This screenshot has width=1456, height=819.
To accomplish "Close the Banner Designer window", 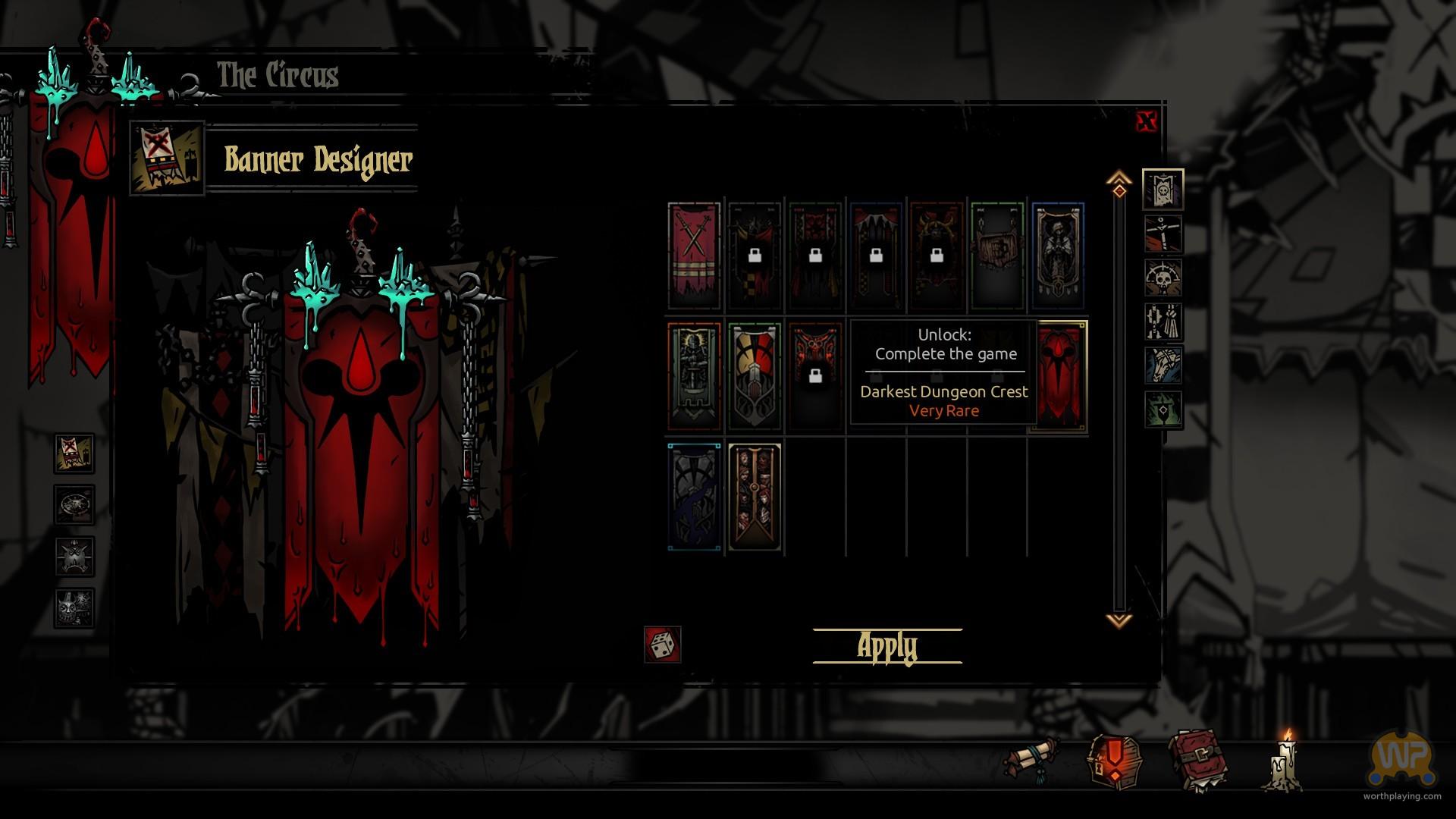I will [x=1147, y=121].
